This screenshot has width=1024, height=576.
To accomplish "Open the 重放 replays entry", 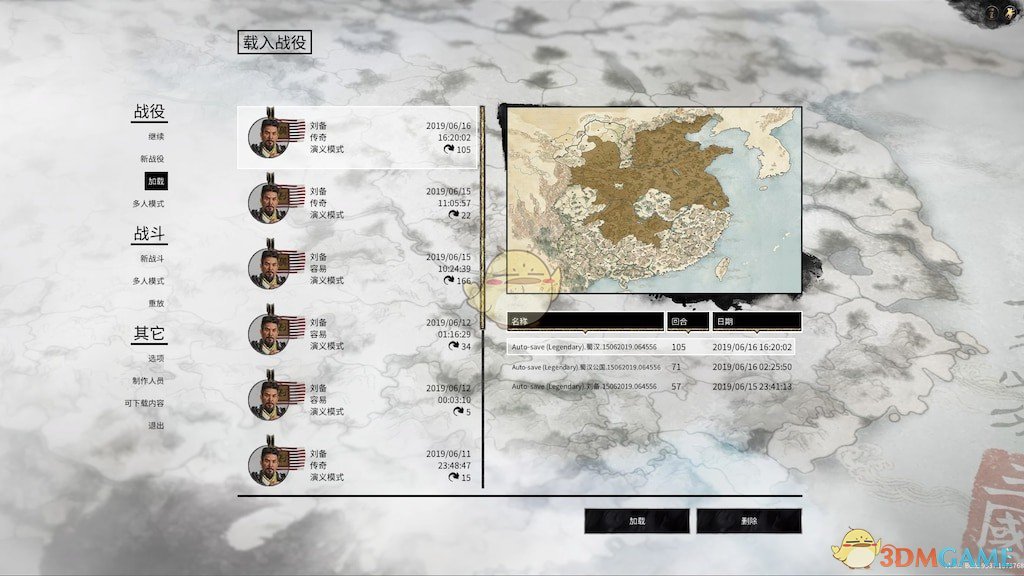I will 156,303.
